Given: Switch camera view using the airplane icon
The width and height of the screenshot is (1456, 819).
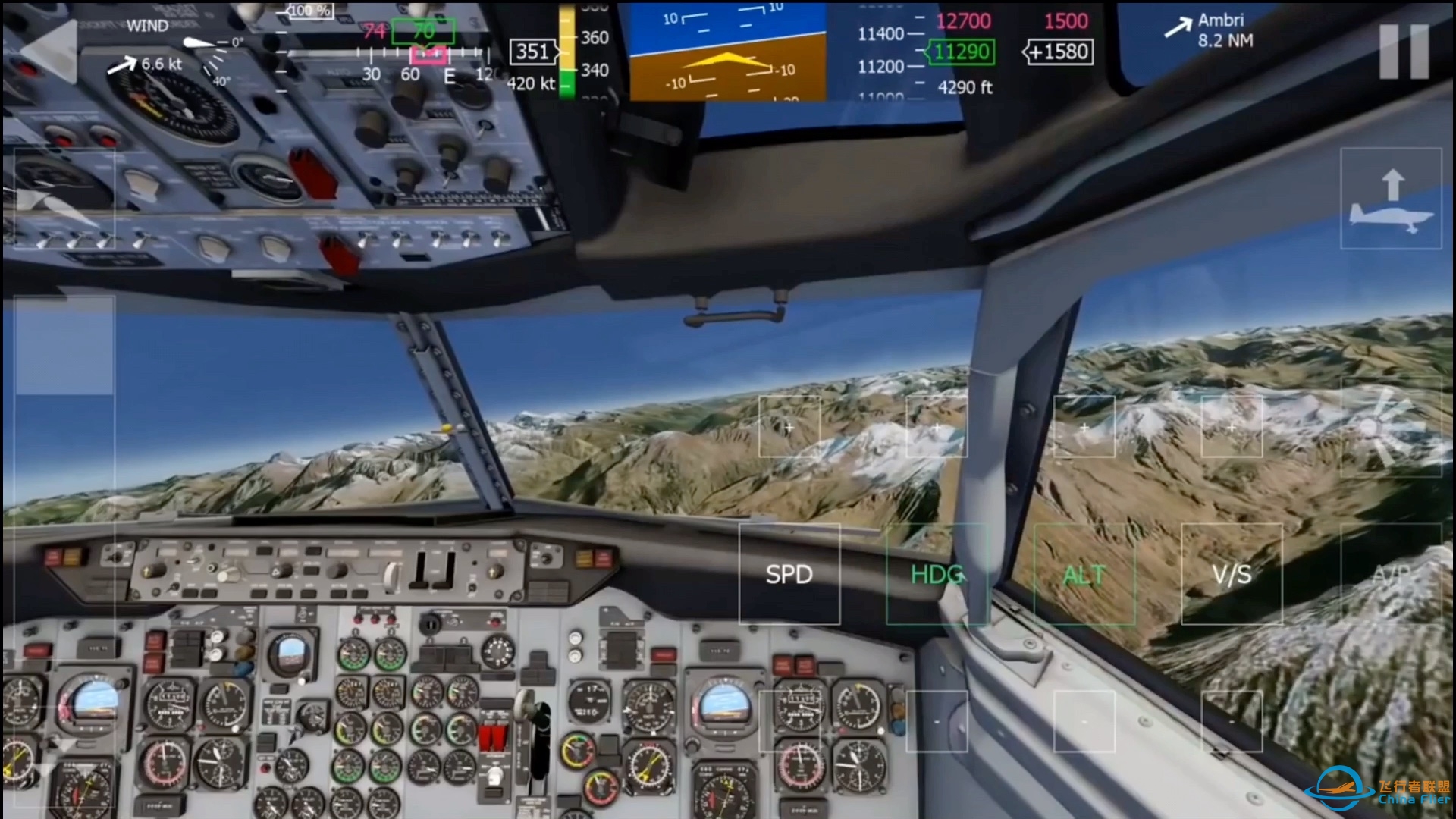Looking at the screenshot, I should coord(1392,199).
